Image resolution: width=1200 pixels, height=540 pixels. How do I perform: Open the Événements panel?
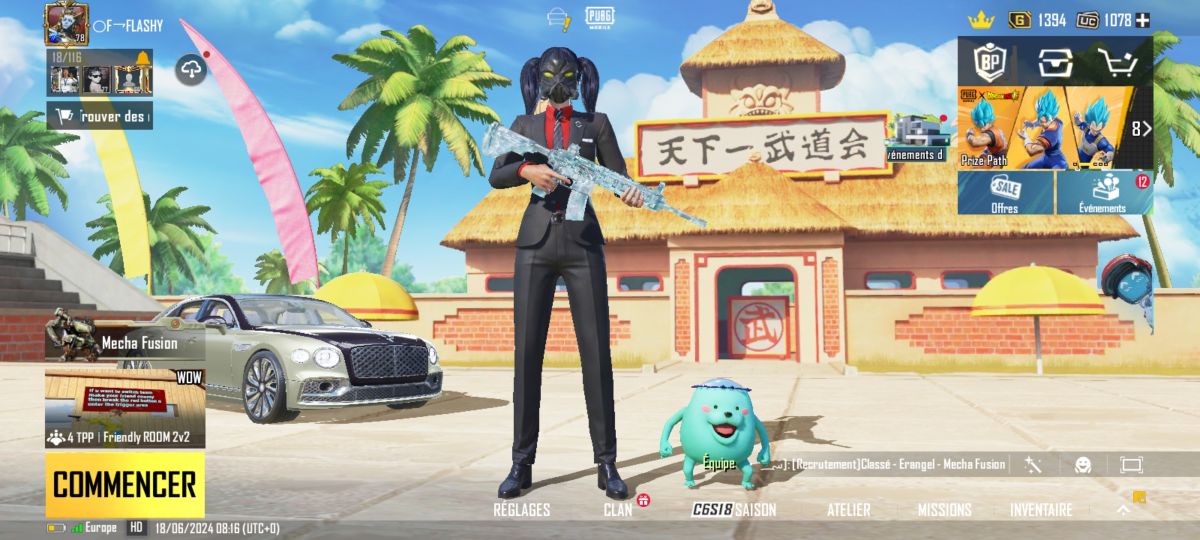tap(1103, 192)
